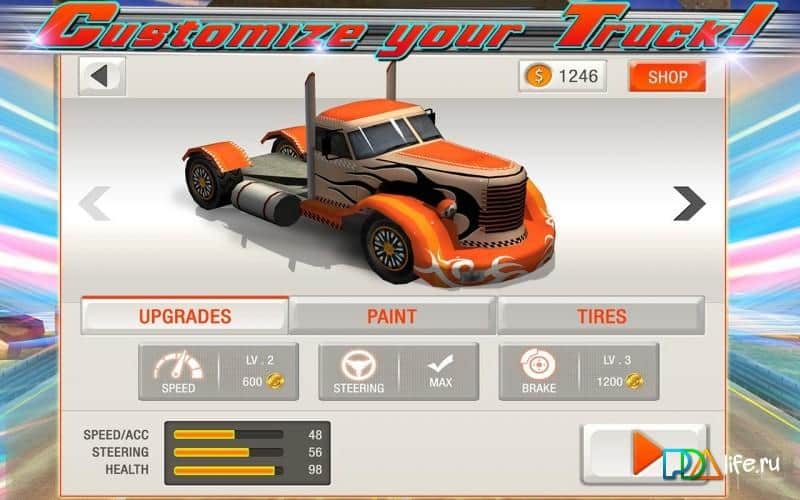Tap the coin balance showing 1246
800x500 pixels.
pos(562,76)
